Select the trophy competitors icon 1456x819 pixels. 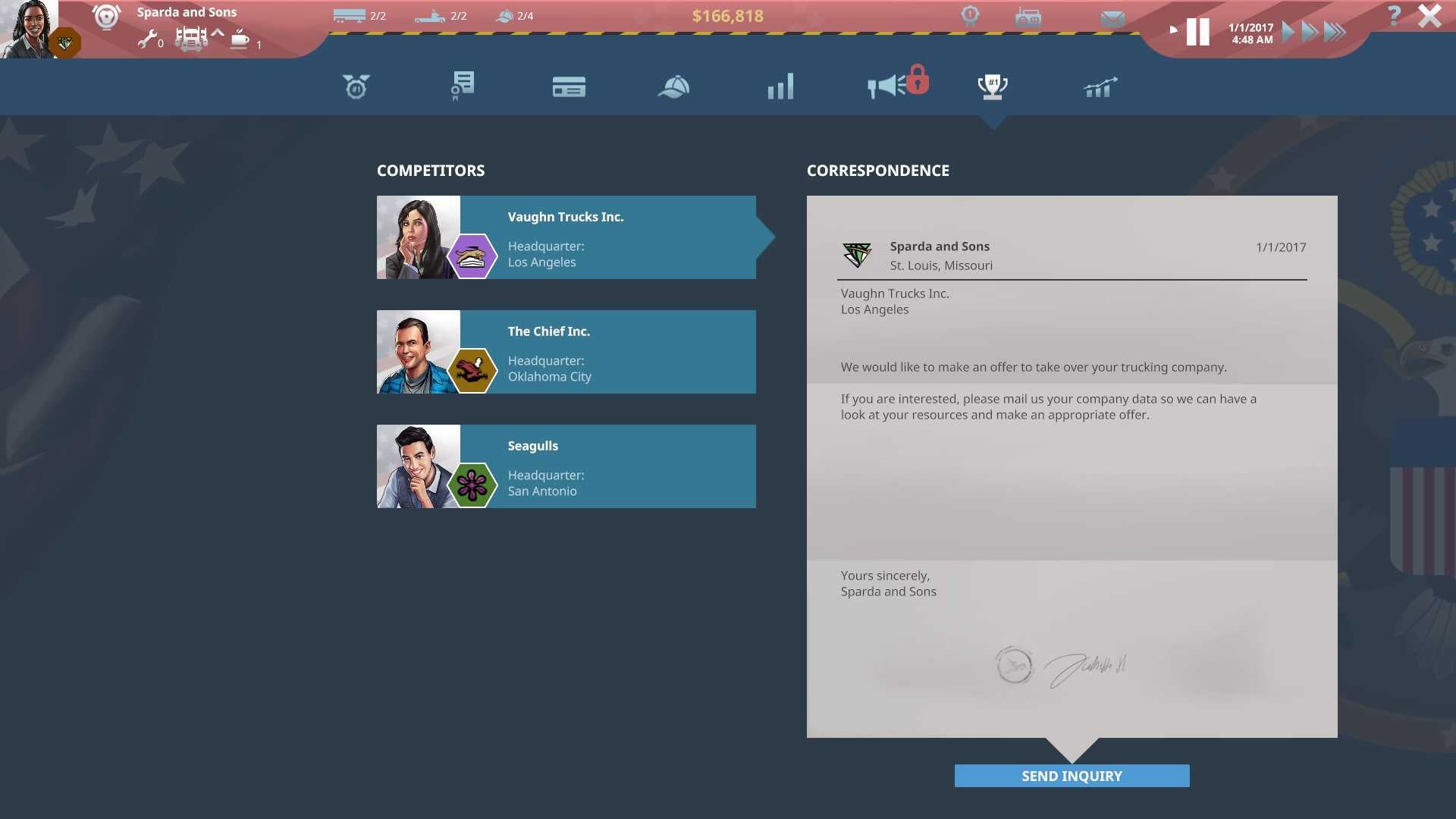point(992,86)
